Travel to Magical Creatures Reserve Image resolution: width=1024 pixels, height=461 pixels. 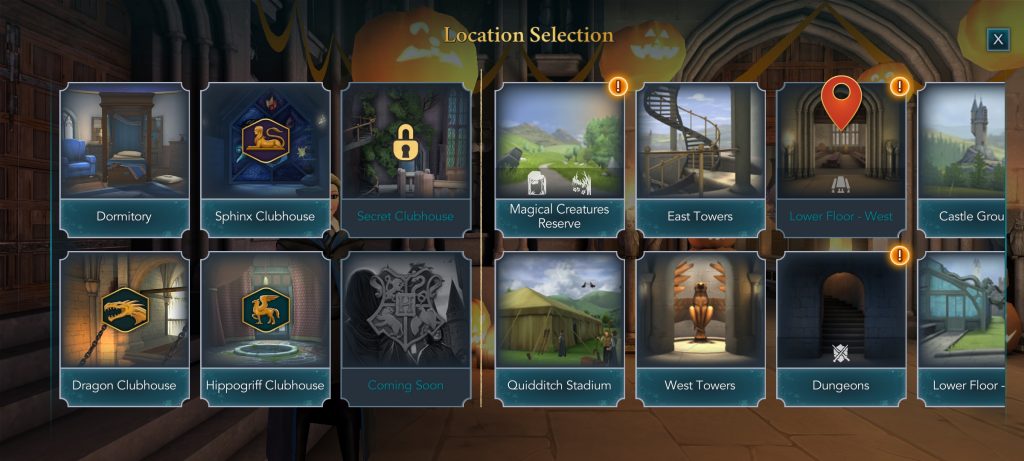tap(559, 158)
